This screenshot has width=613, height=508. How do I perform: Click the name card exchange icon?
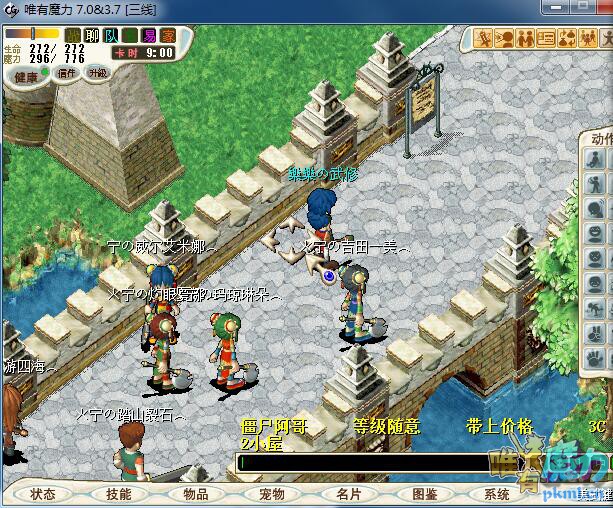(545, 39)
